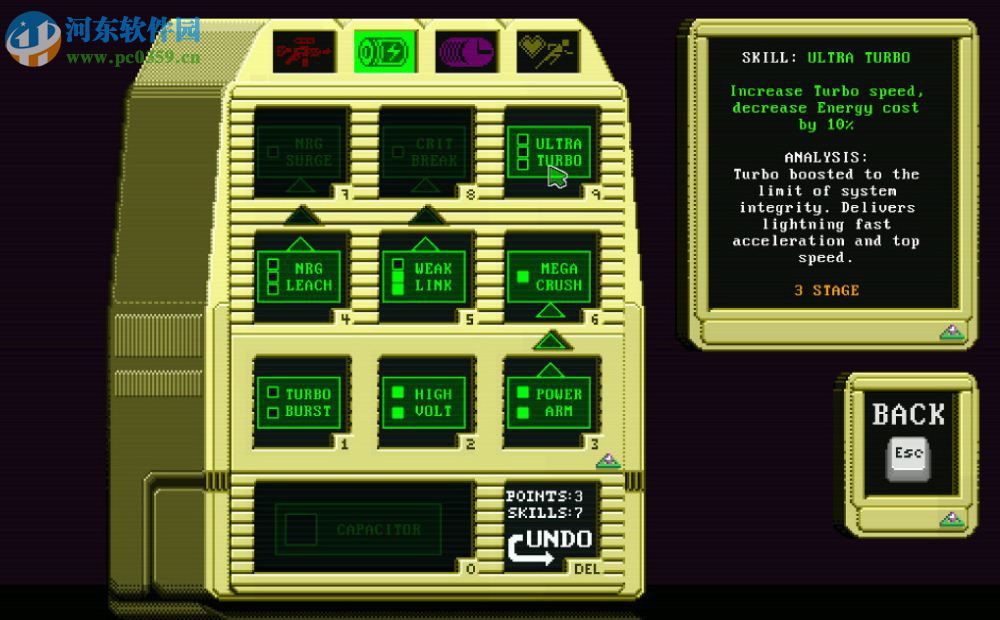Screen dimensions: 1000x620
Task: Select the NRG Surge skill
Action: [301, 152]
